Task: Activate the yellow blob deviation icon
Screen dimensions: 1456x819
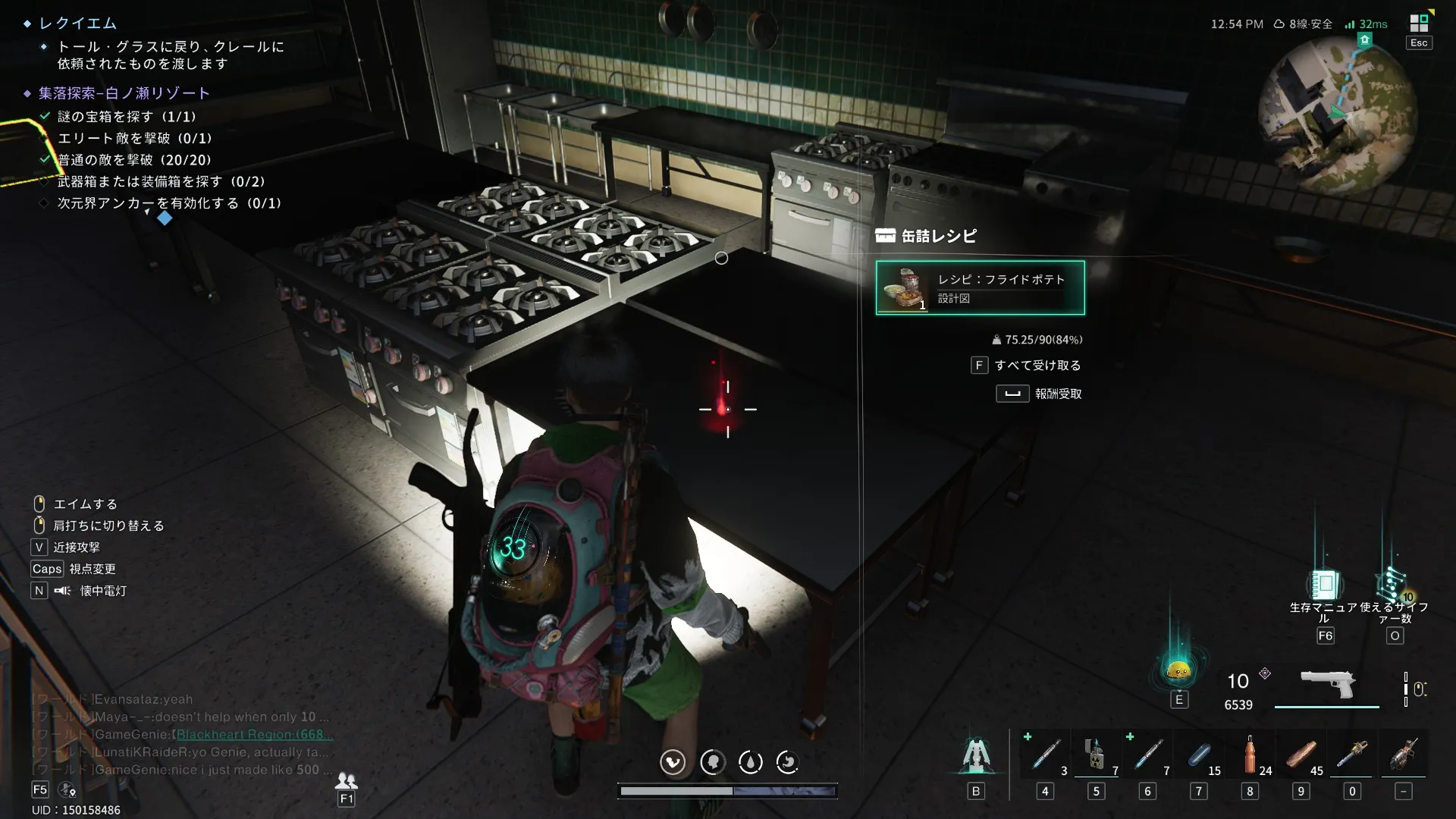Action: click(x=1178, y=670)
